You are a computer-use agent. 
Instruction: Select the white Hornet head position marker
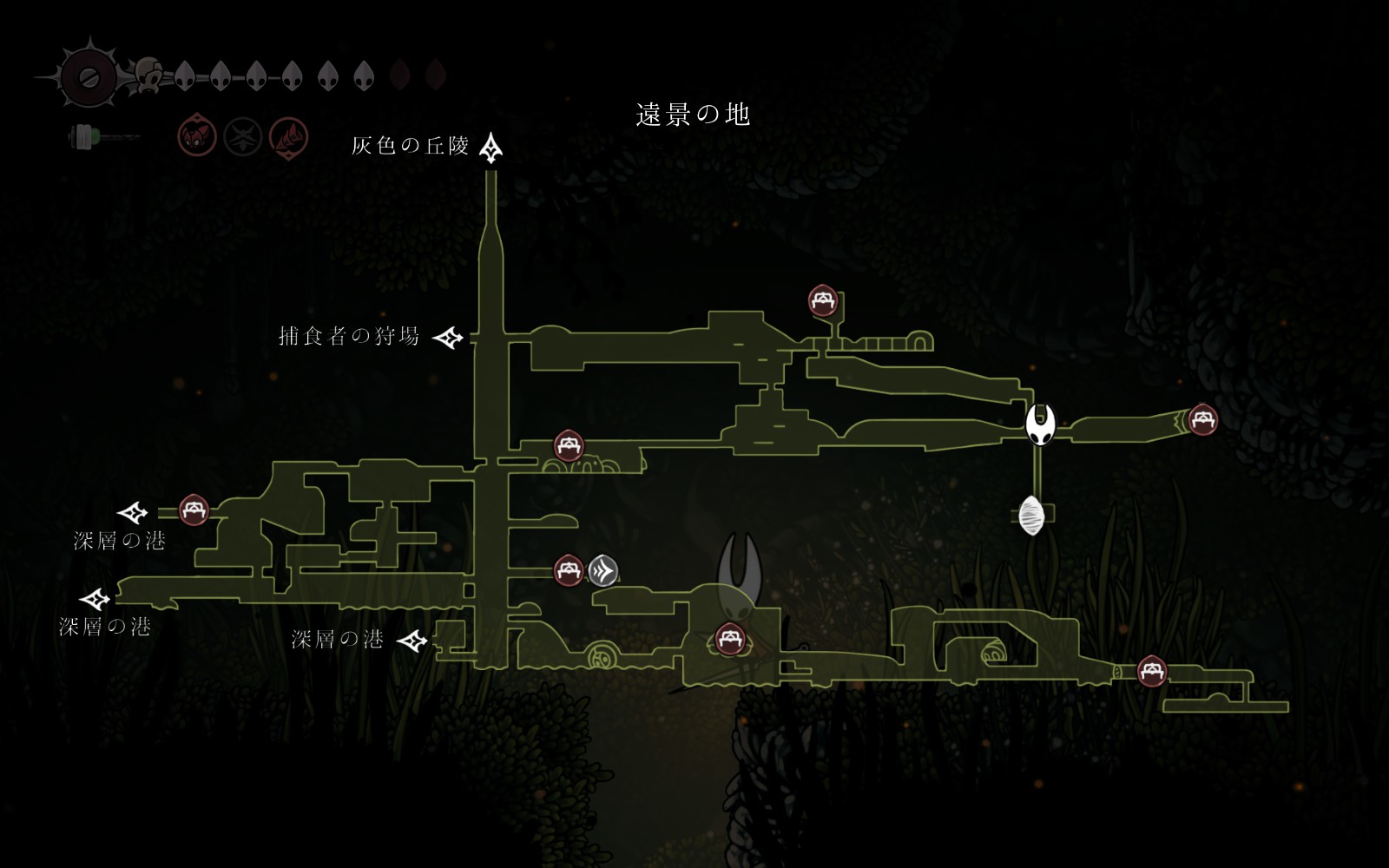point(1040,424)
